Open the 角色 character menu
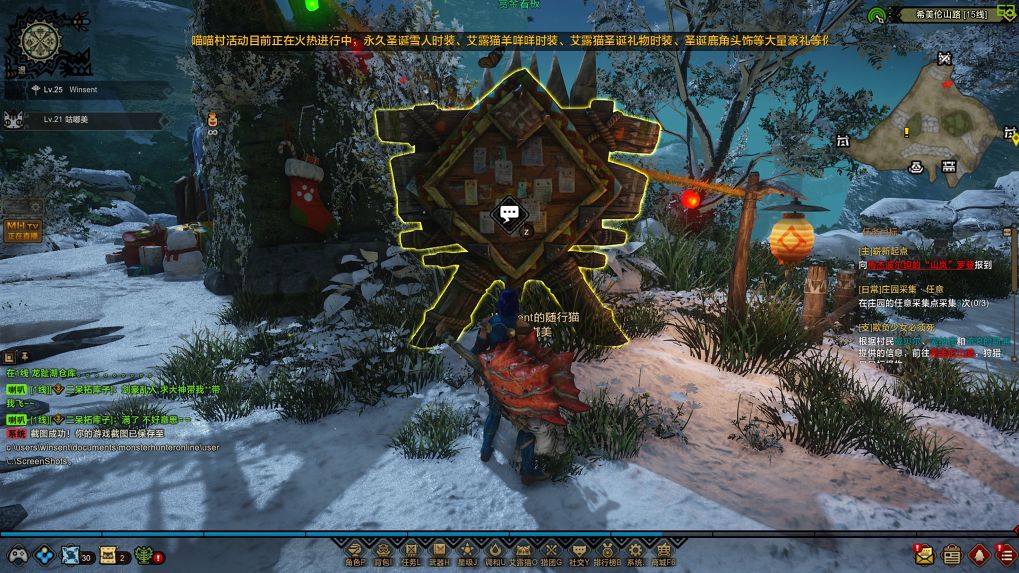 (354, 551)
